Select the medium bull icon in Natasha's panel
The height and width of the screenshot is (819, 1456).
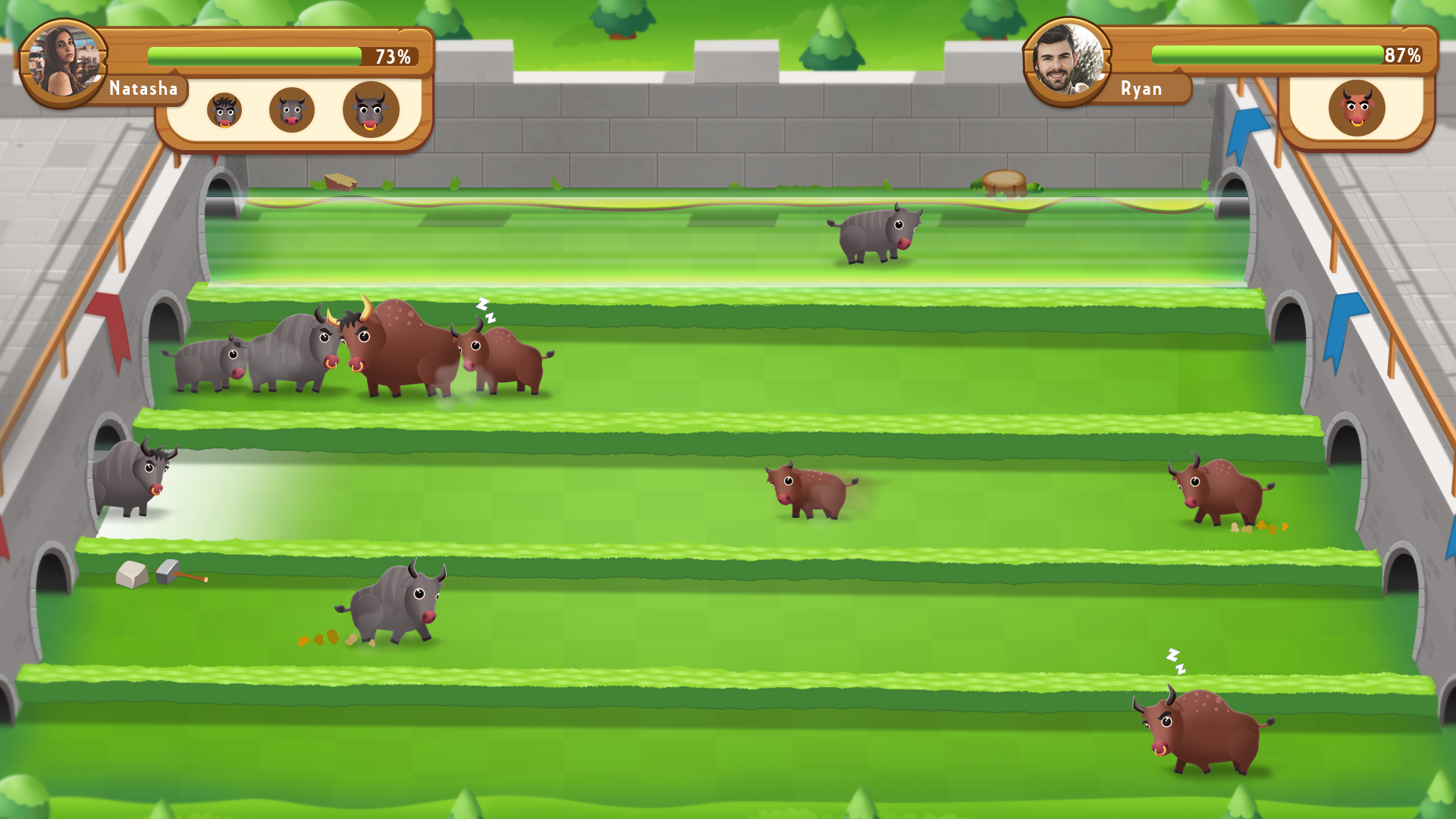[293, 109]
